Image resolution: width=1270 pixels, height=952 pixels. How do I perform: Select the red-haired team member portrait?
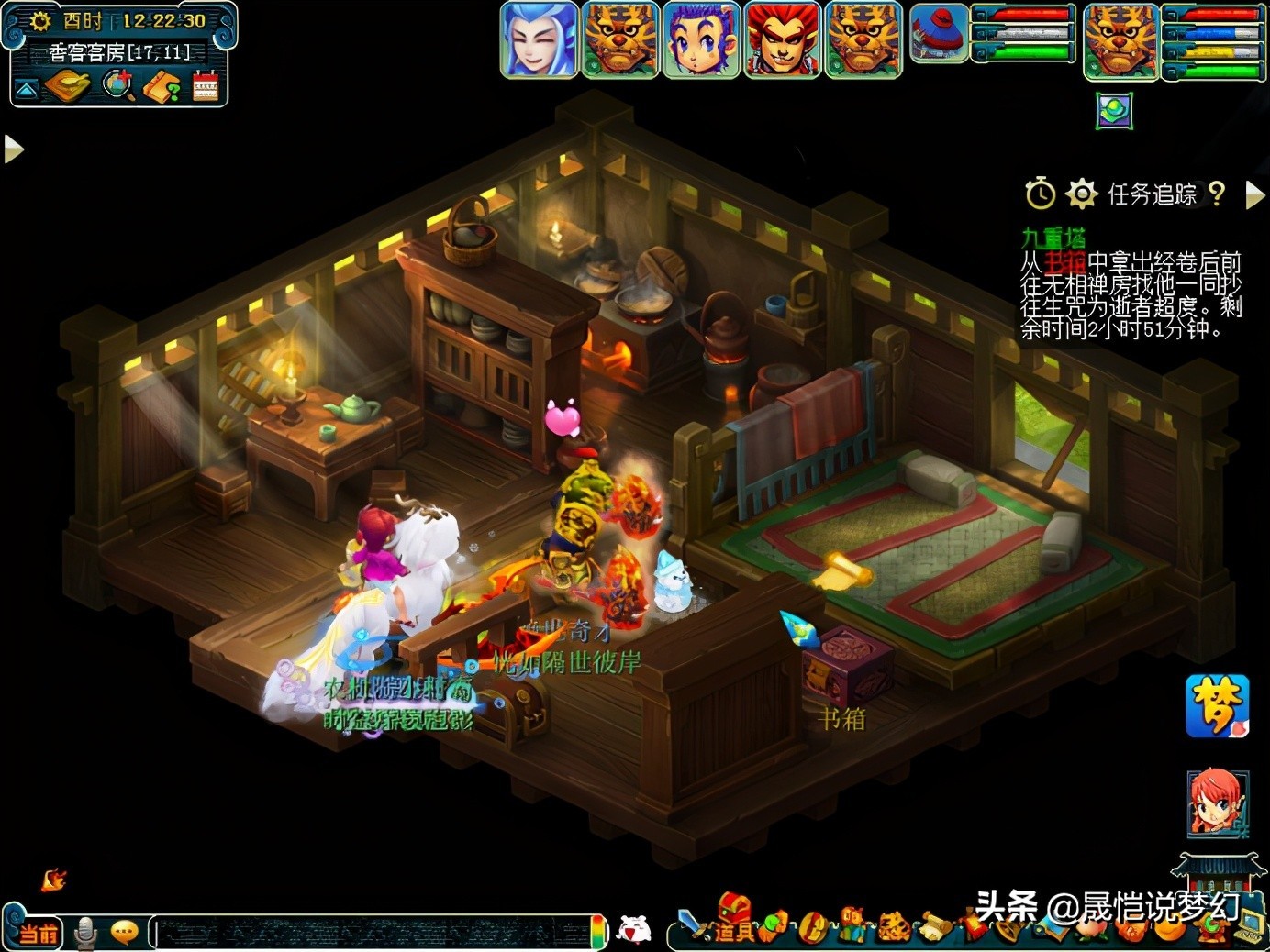click(x=782, y=39)
